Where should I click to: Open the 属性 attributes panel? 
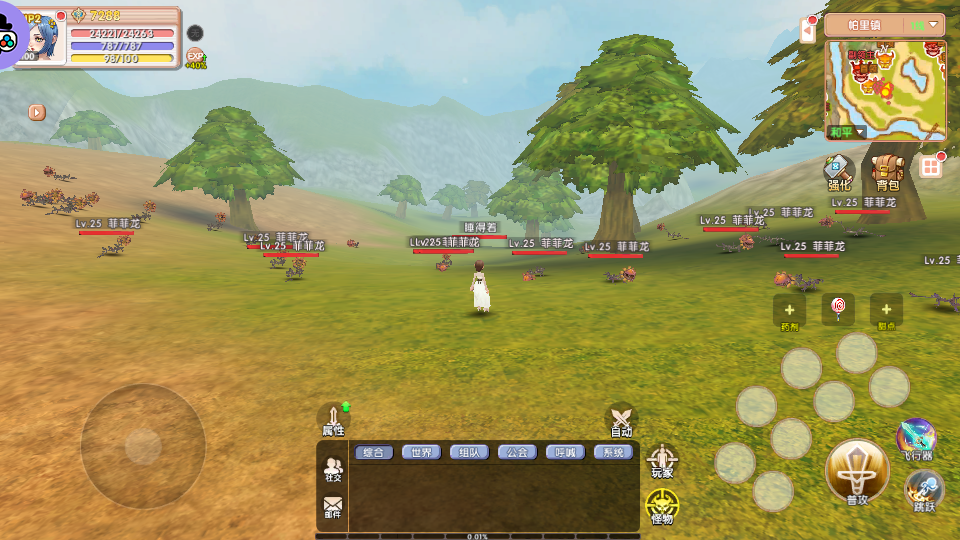(333, 420)
